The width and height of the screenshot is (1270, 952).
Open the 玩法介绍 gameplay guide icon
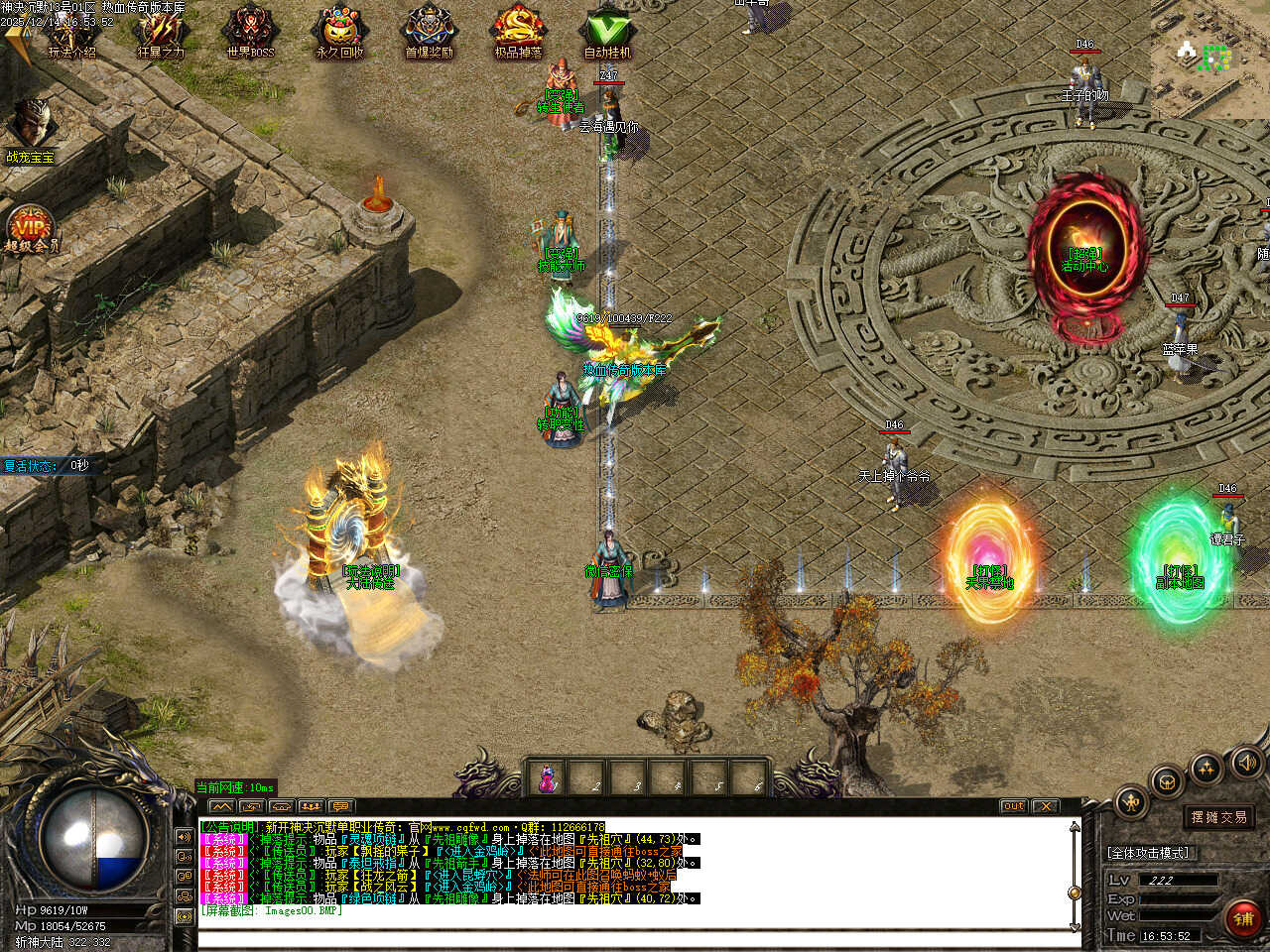pyautogui.click(x=71, y=33)
